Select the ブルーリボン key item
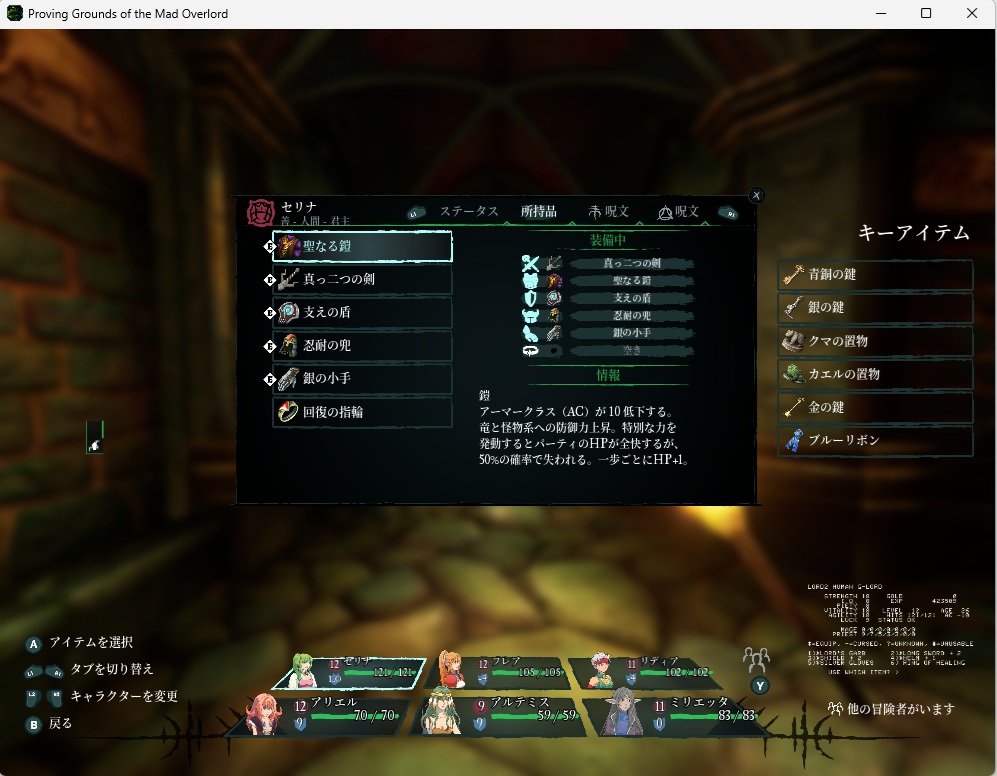The height and width of the screenshot is (776, 997). pyautogui.click(x=875, y=440)
